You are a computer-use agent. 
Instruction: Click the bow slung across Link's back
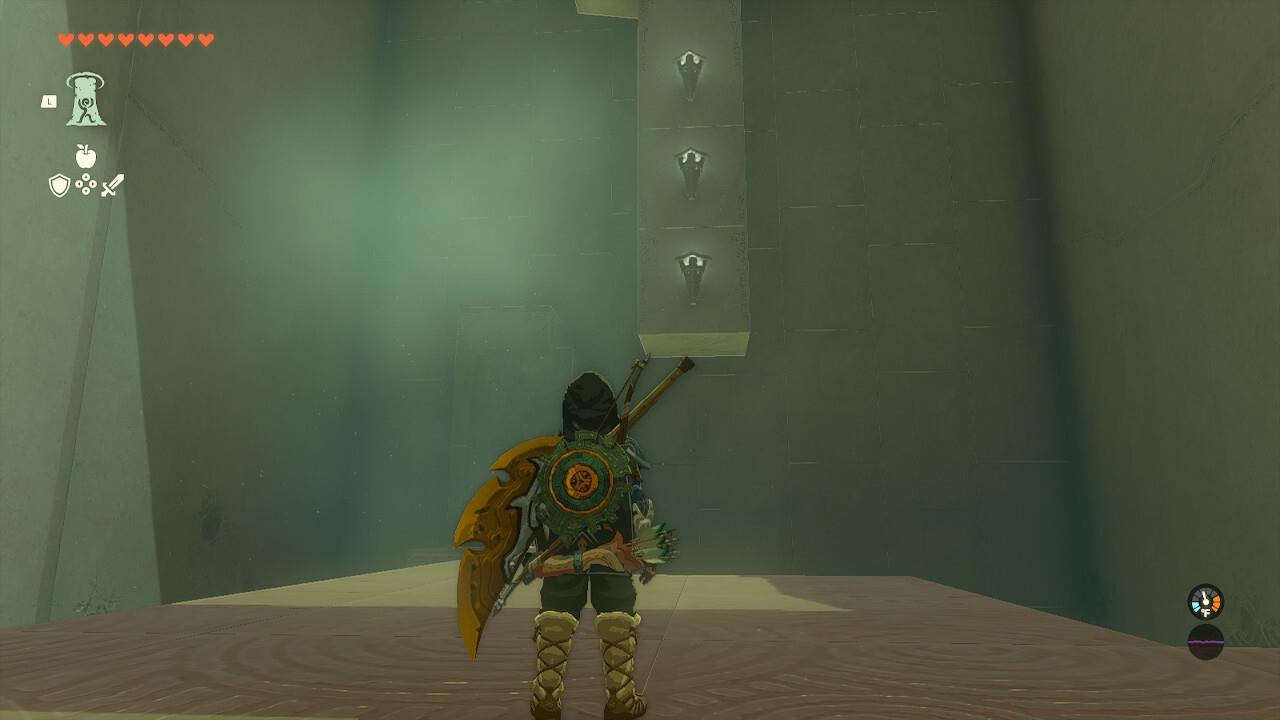[x=660, y=380]
